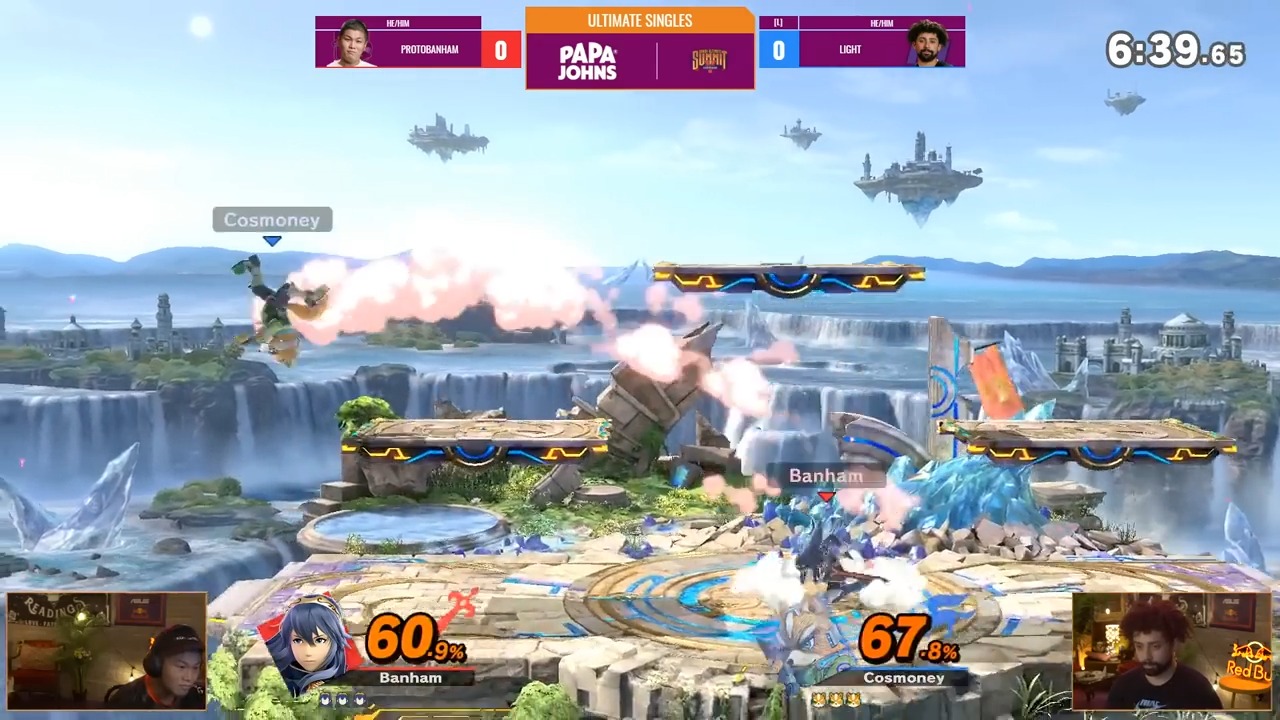Expand the Cosmoney player tag marker

pyautogui.click(x=271, y=220)
